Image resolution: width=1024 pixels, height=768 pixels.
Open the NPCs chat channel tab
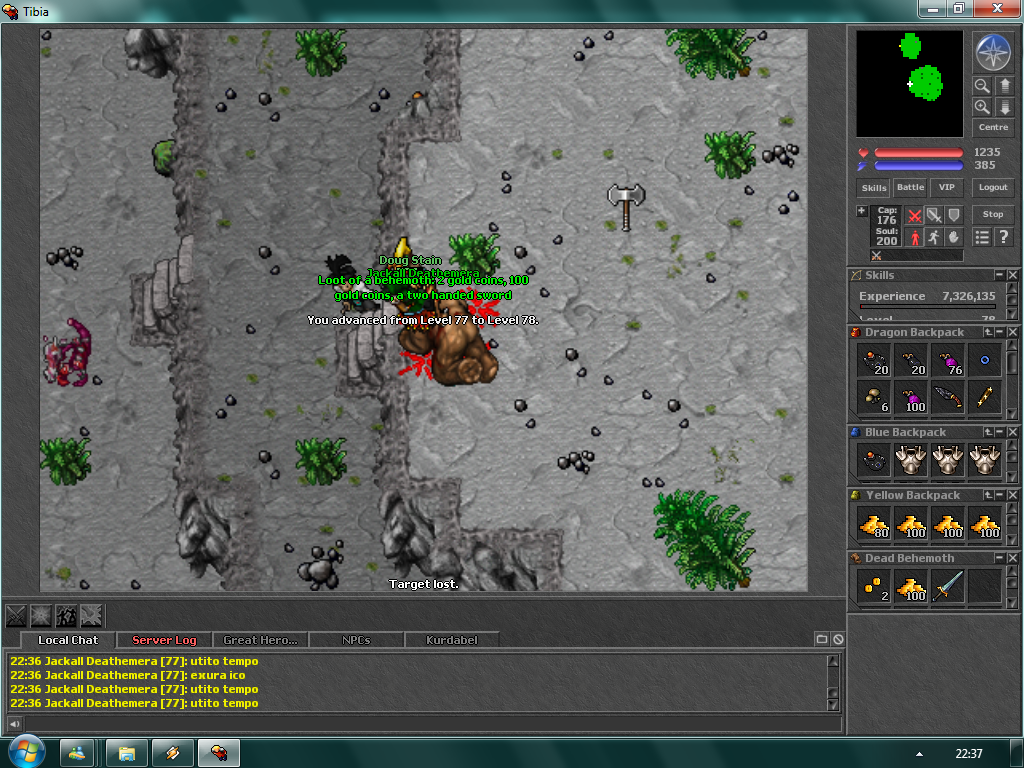(356, 640)
